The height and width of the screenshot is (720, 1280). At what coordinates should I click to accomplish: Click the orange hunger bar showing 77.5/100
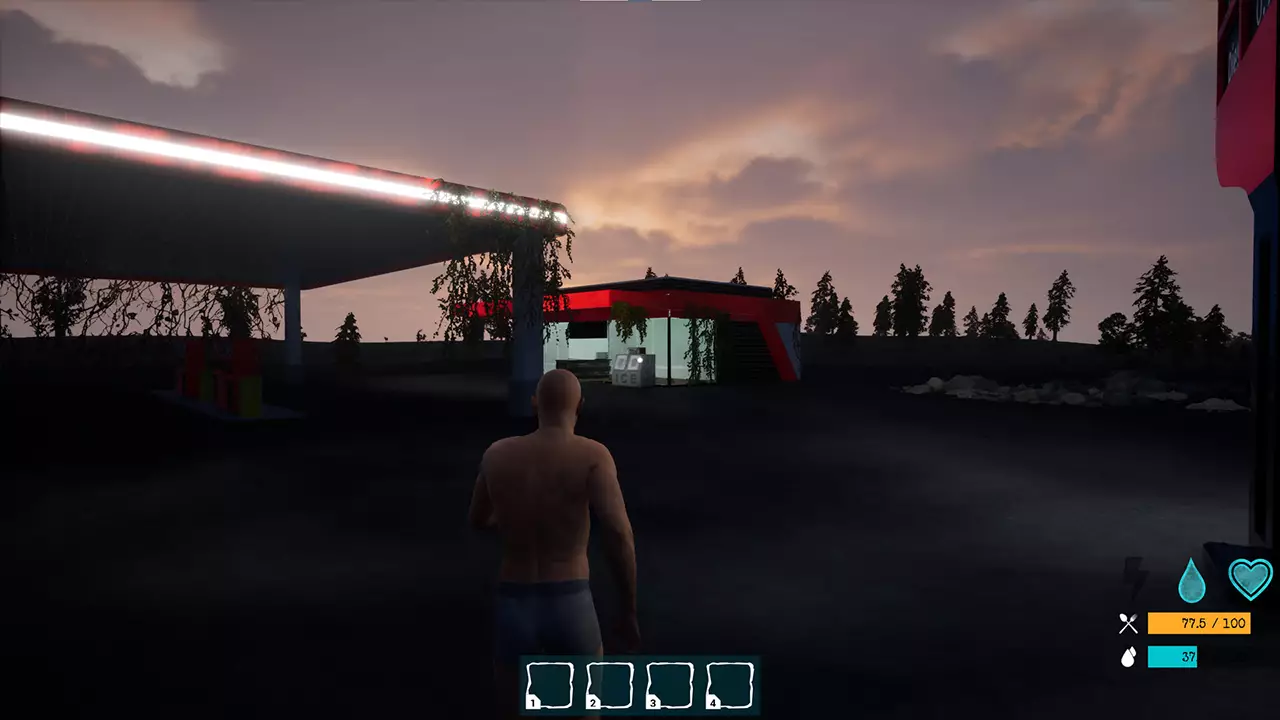(x=1199, y=623)
